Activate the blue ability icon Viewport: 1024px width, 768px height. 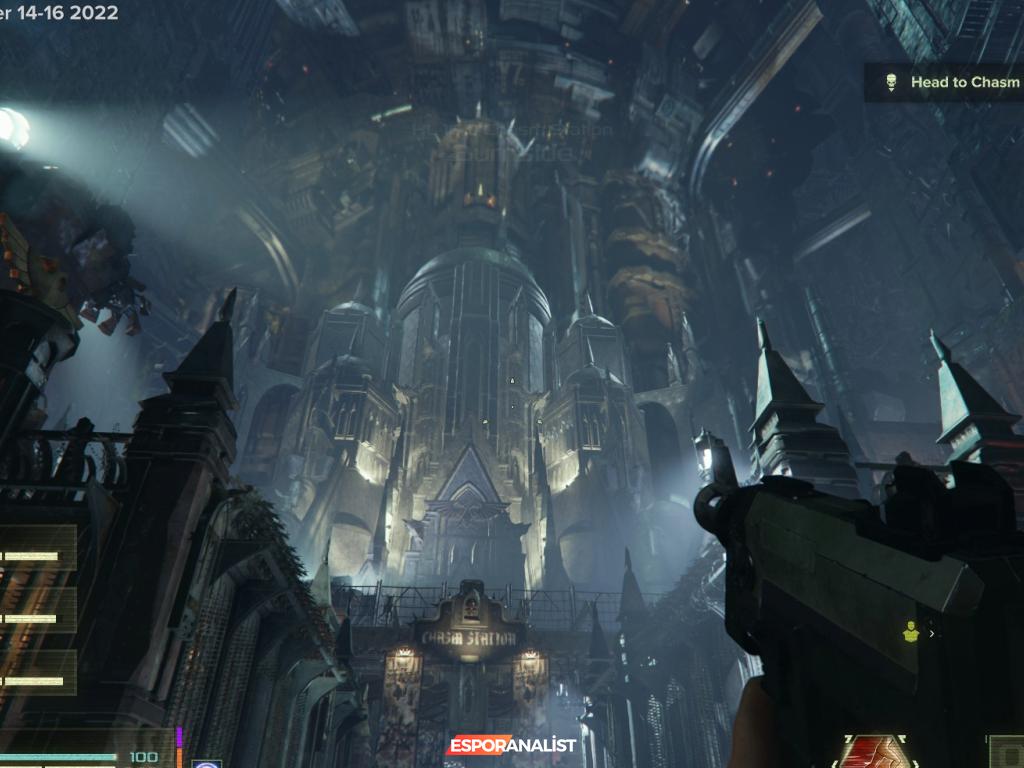207,762
